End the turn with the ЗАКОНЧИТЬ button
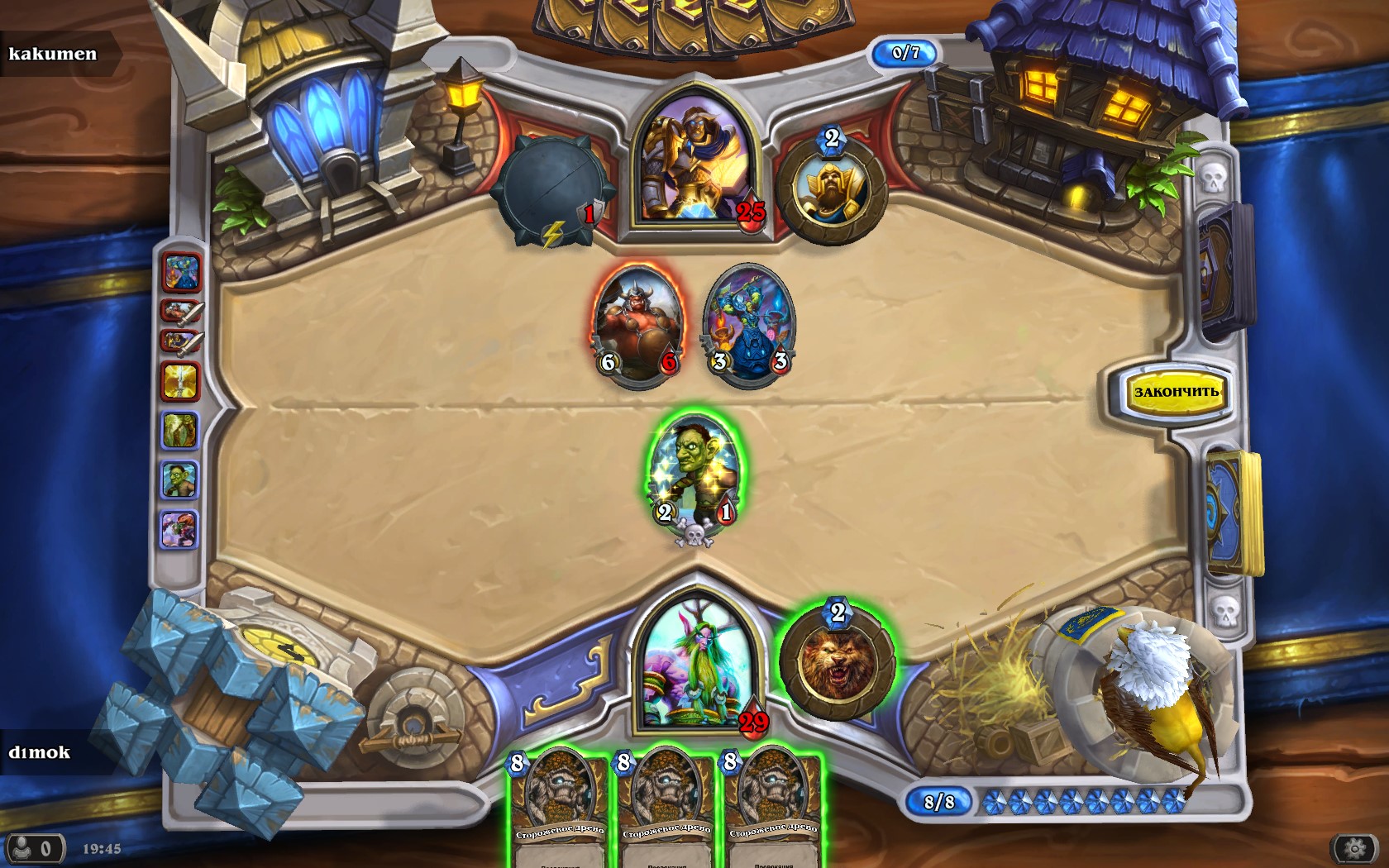The image size is (1389, 868). (x=1176, y=392)
